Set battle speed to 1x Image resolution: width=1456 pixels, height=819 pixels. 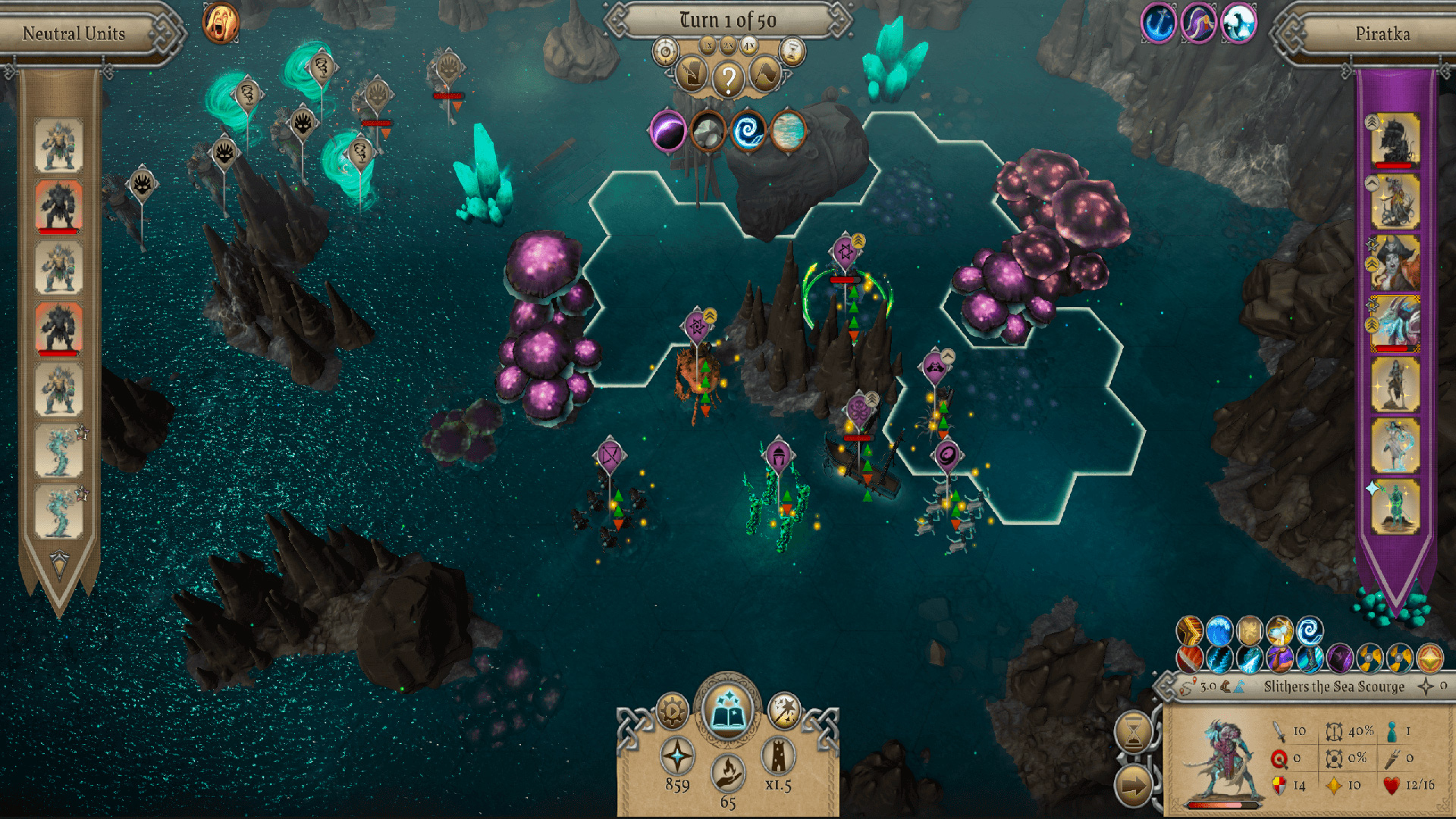708,46
